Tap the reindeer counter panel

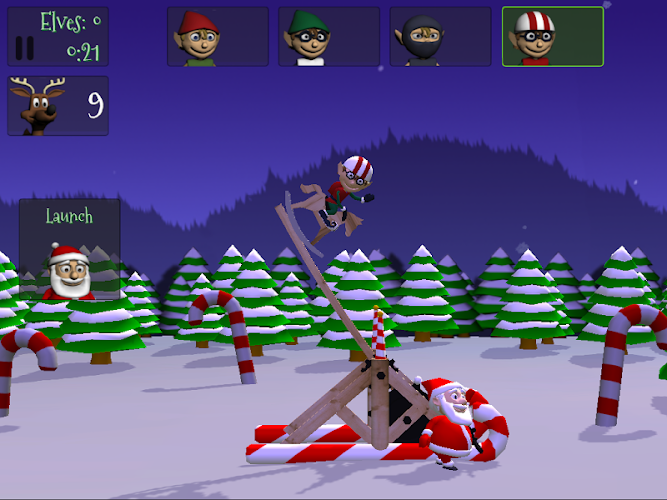[x=58, y=106]
